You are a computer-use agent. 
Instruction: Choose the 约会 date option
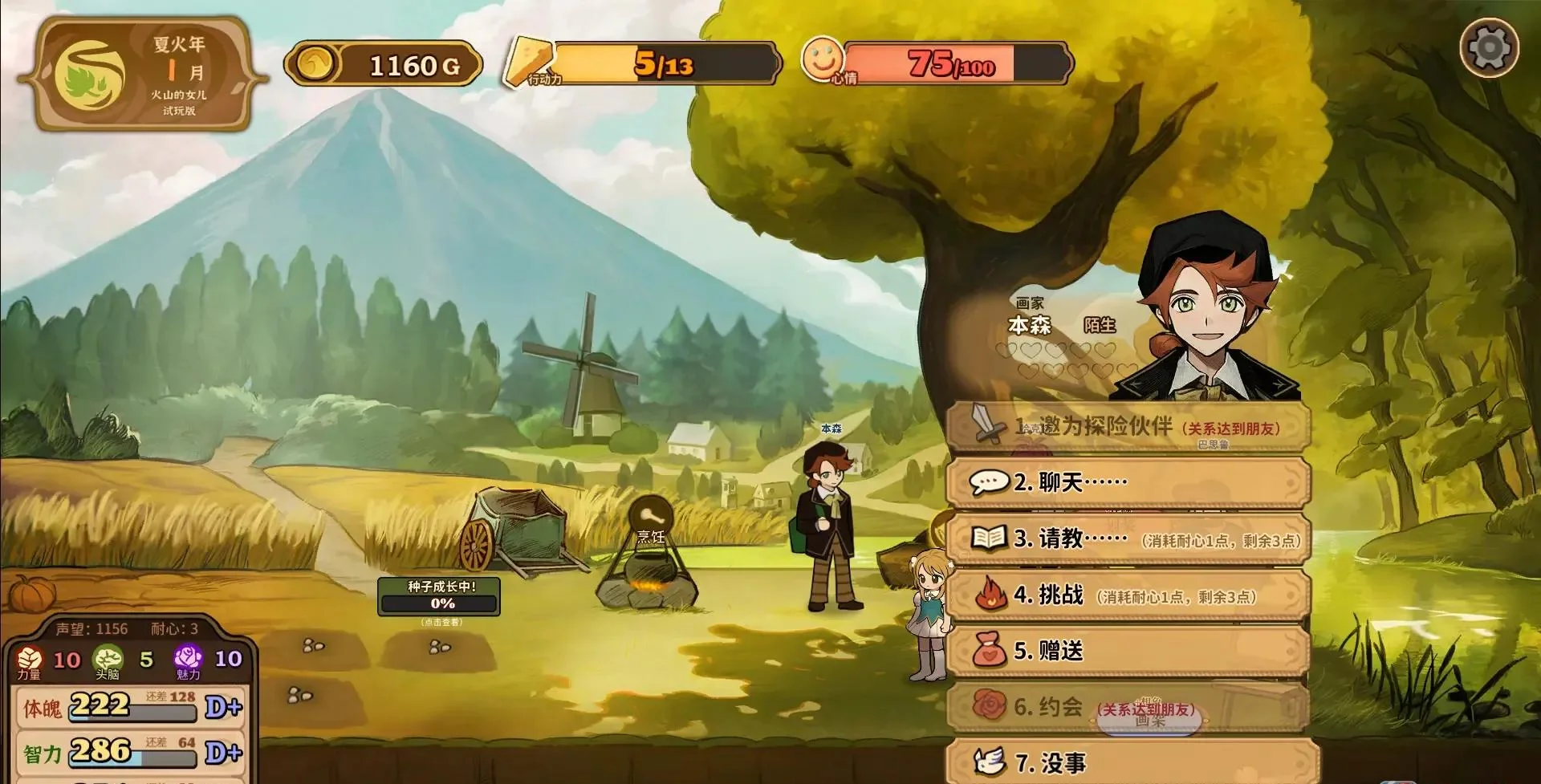click(1128, 707)
